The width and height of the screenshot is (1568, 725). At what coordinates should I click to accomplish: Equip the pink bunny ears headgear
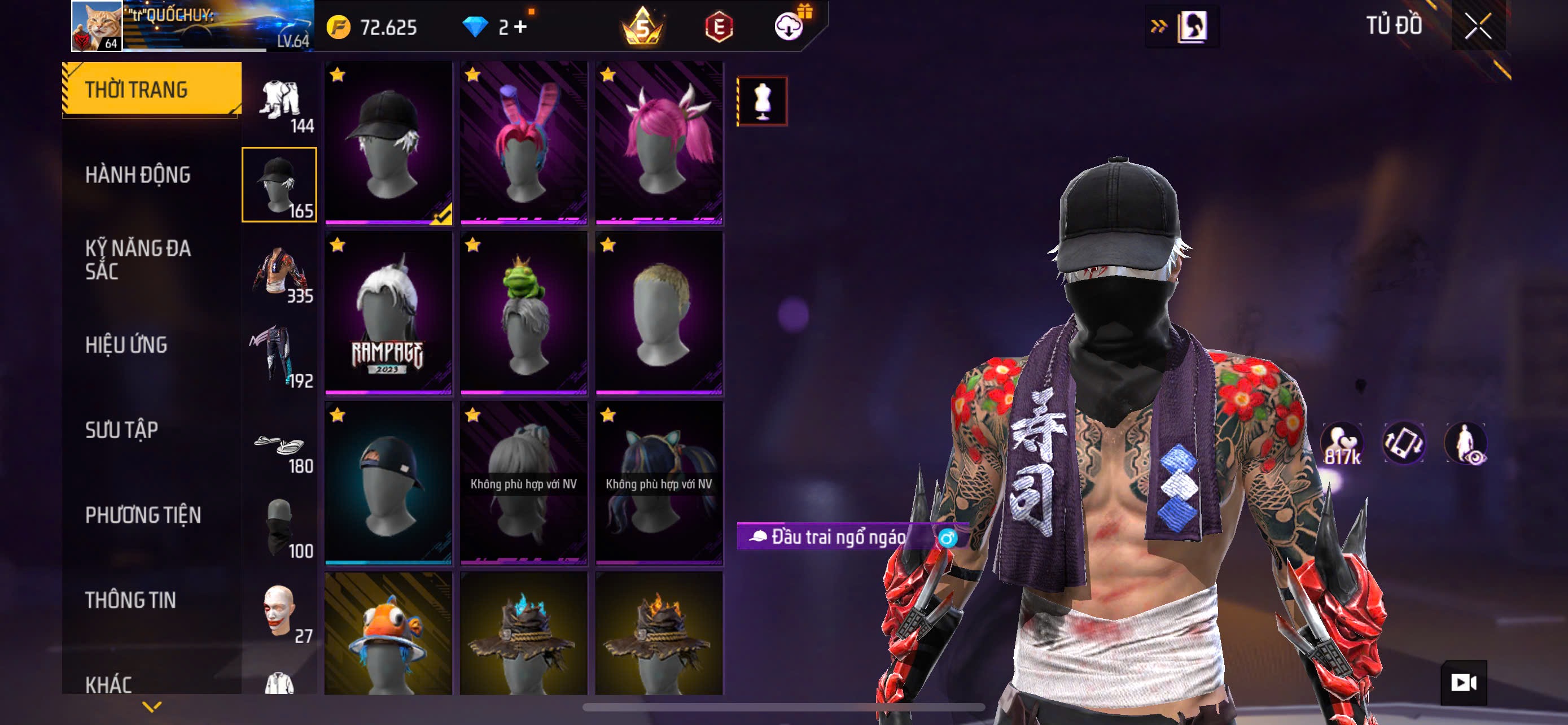[x=523, y=143]
